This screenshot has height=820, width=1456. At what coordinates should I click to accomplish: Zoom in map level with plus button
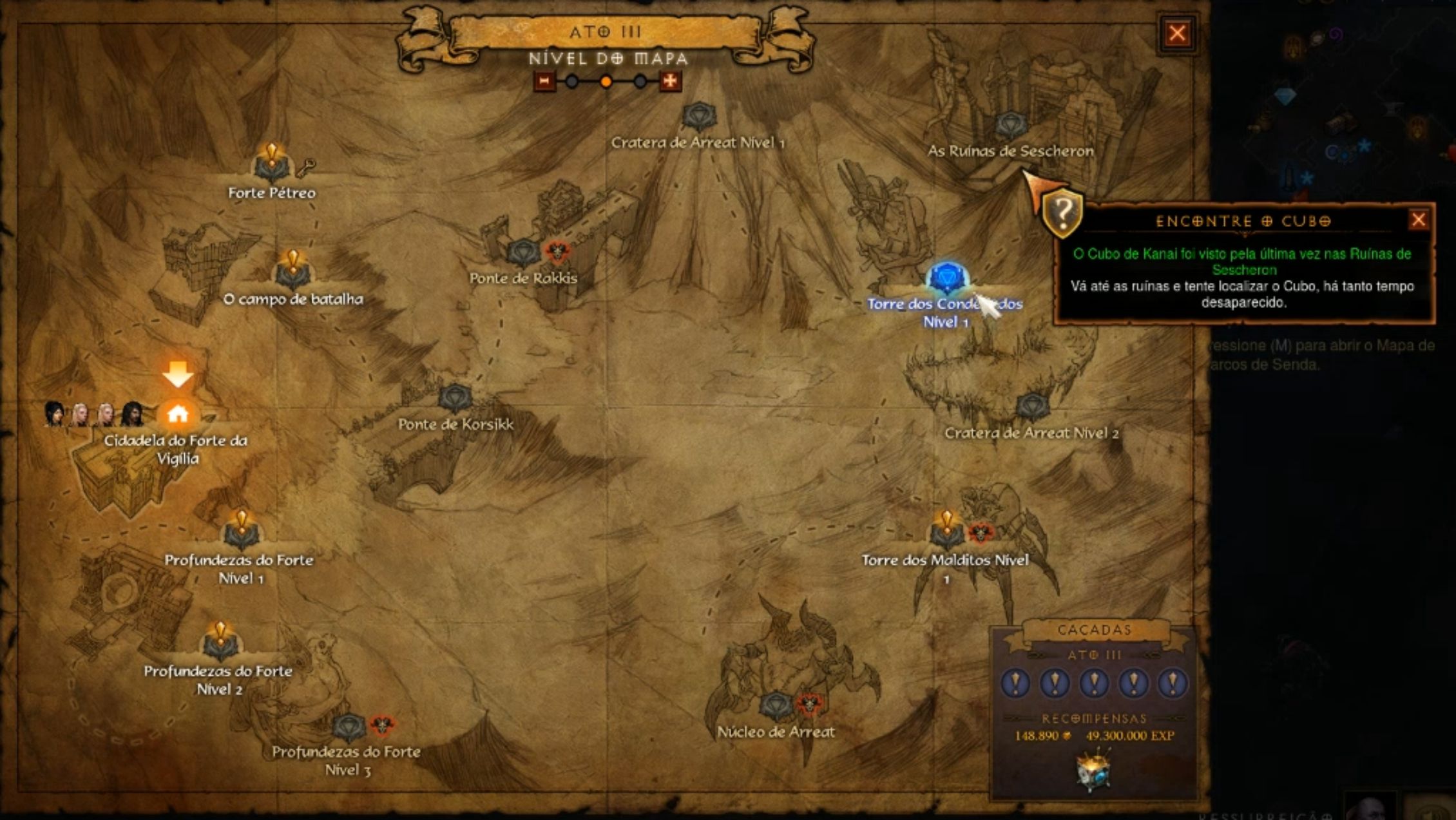[670, 82]
